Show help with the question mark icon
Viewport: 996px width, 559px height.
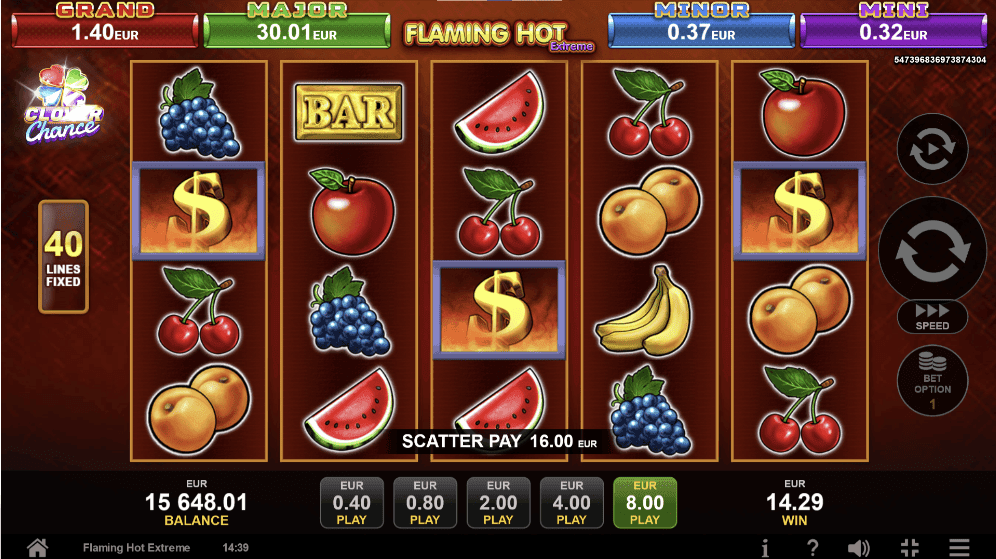click(812, 547)
